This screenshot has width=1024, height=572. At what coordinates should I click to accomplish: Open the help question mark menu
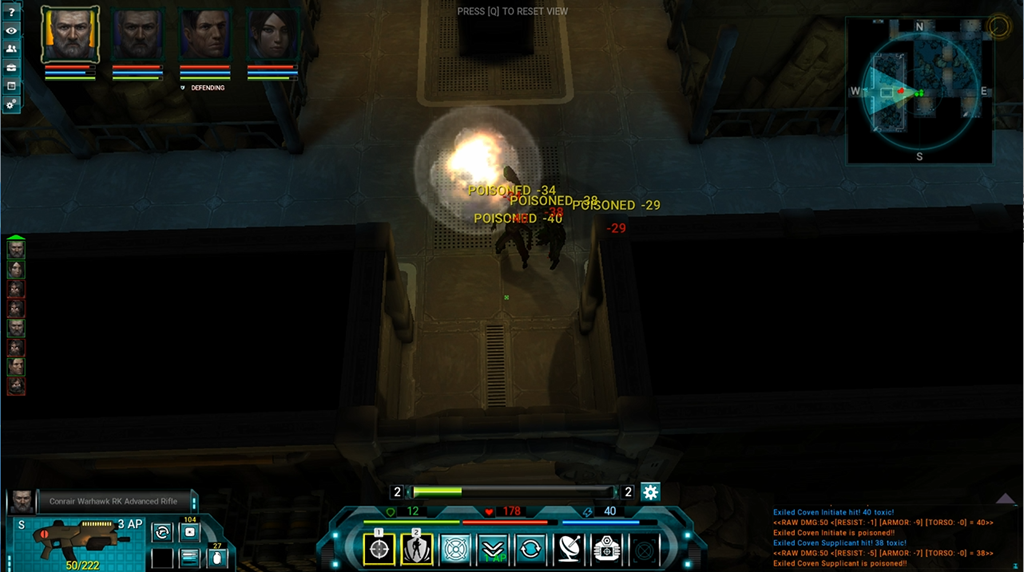click(x=11, y=11)
